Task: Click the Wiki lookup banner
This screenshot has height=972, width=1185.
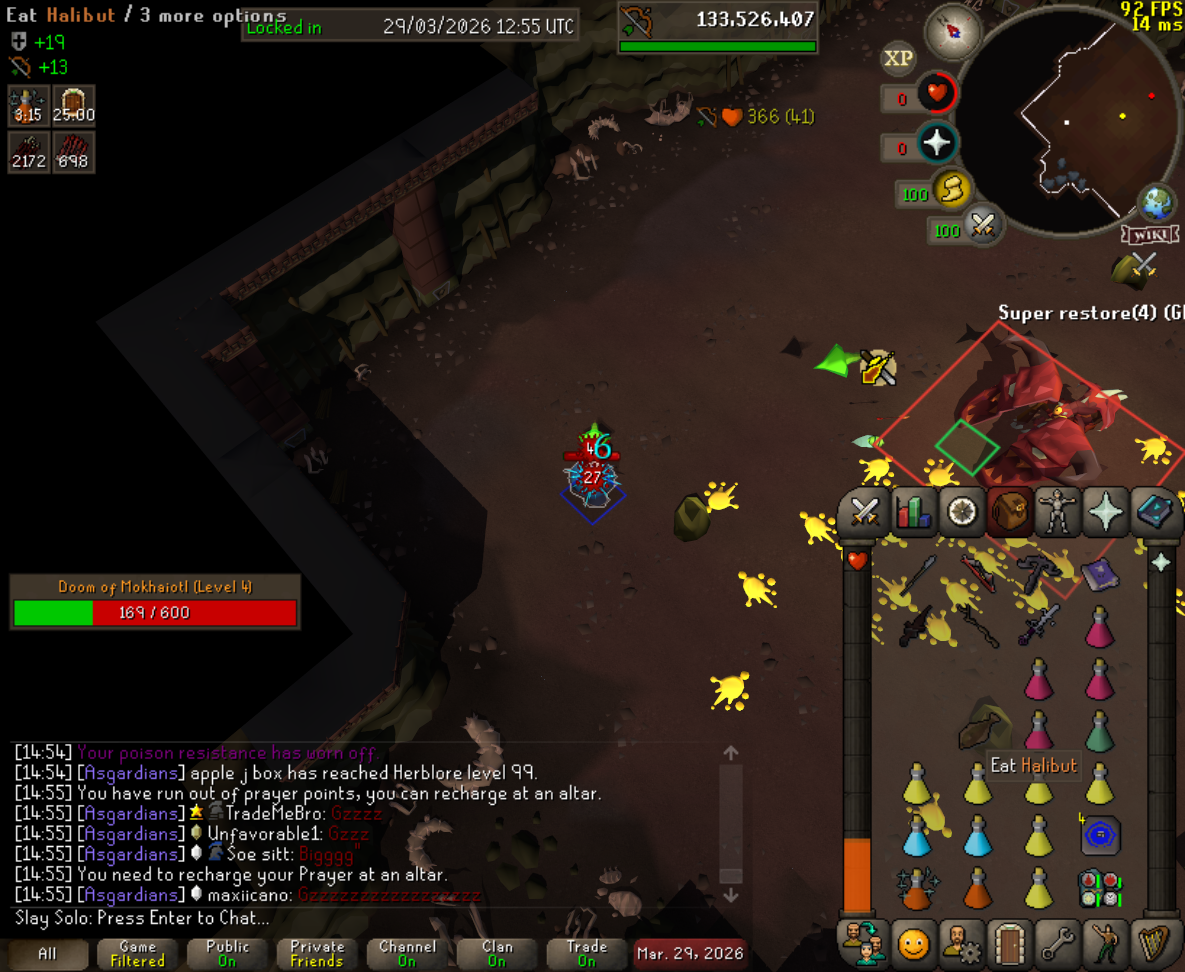Action: pos(1149,235)
